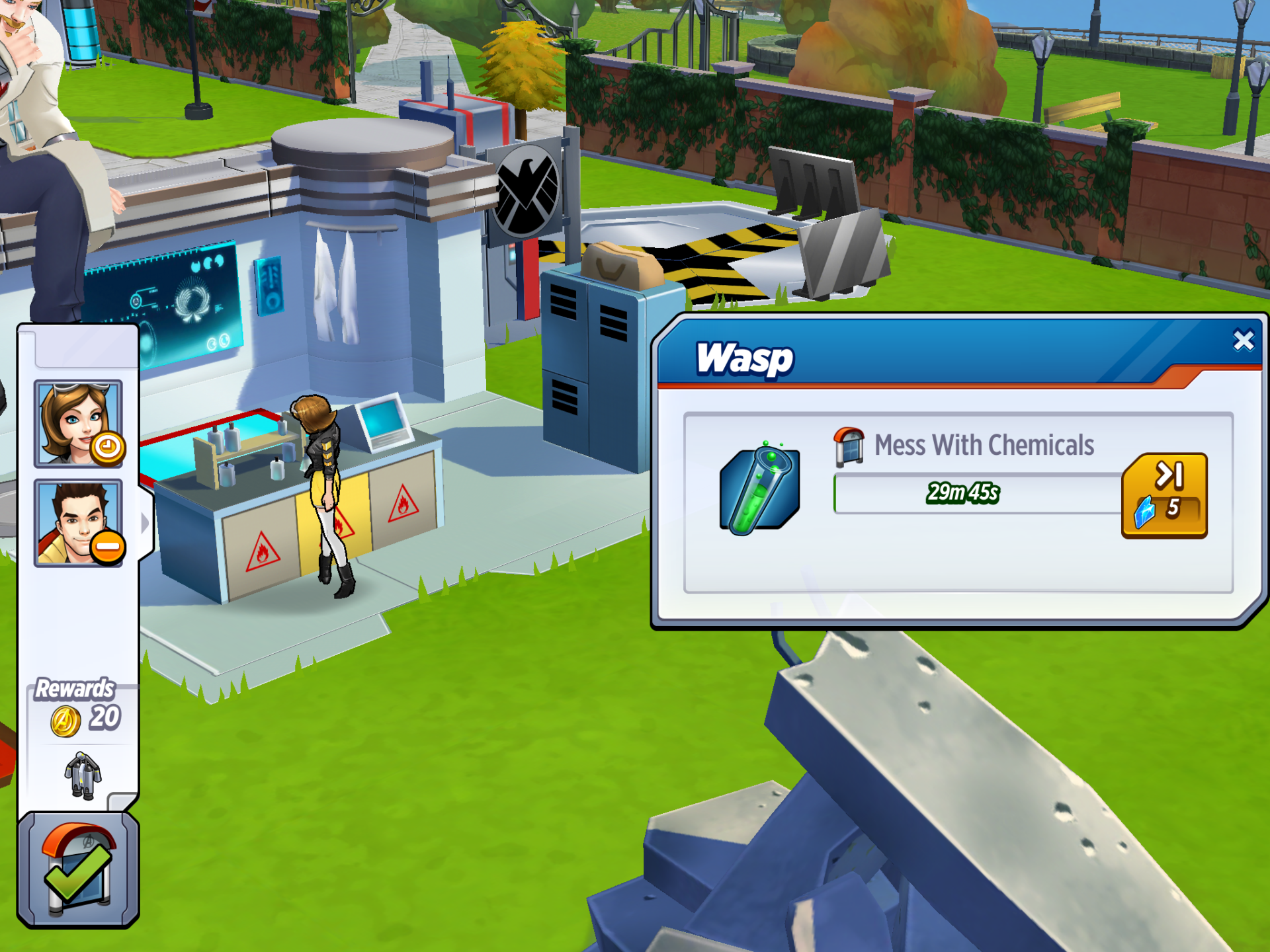The width and height of the screenshot is (1270, 952).
Task: Speed up task for 5 shards
Action: 1164,496
